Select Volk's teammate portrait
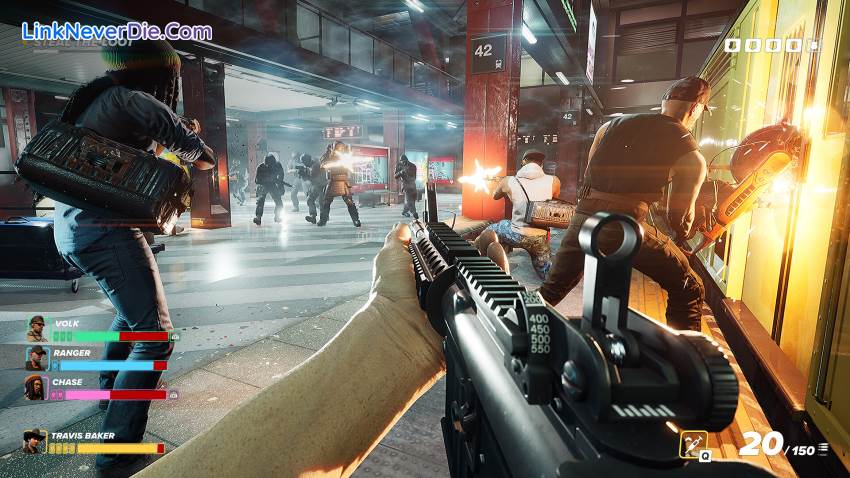The image size is (850, 478). tap(36, 329)
